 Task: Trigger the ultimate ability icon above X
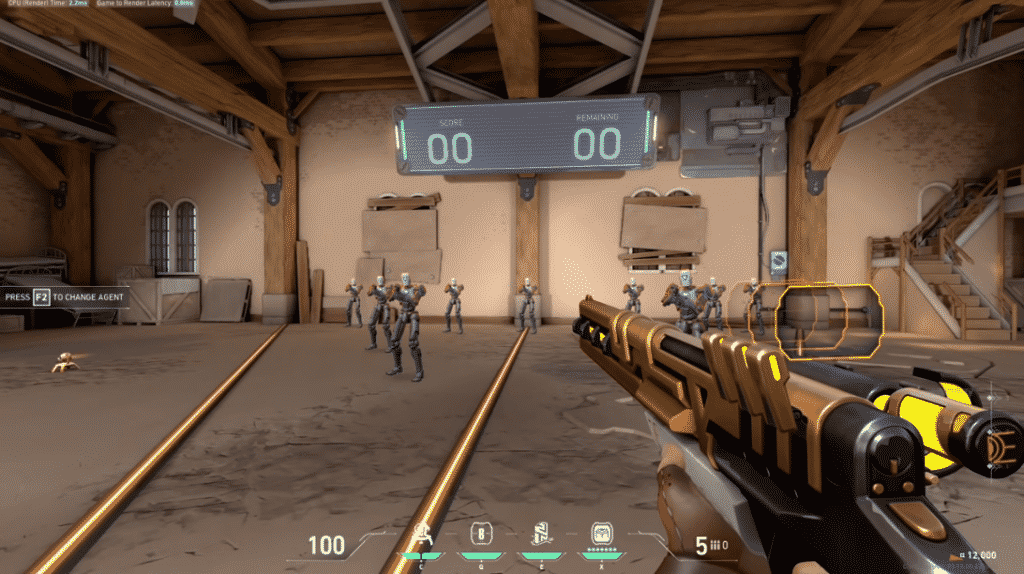pyautogui.click(x=601, y=533)
